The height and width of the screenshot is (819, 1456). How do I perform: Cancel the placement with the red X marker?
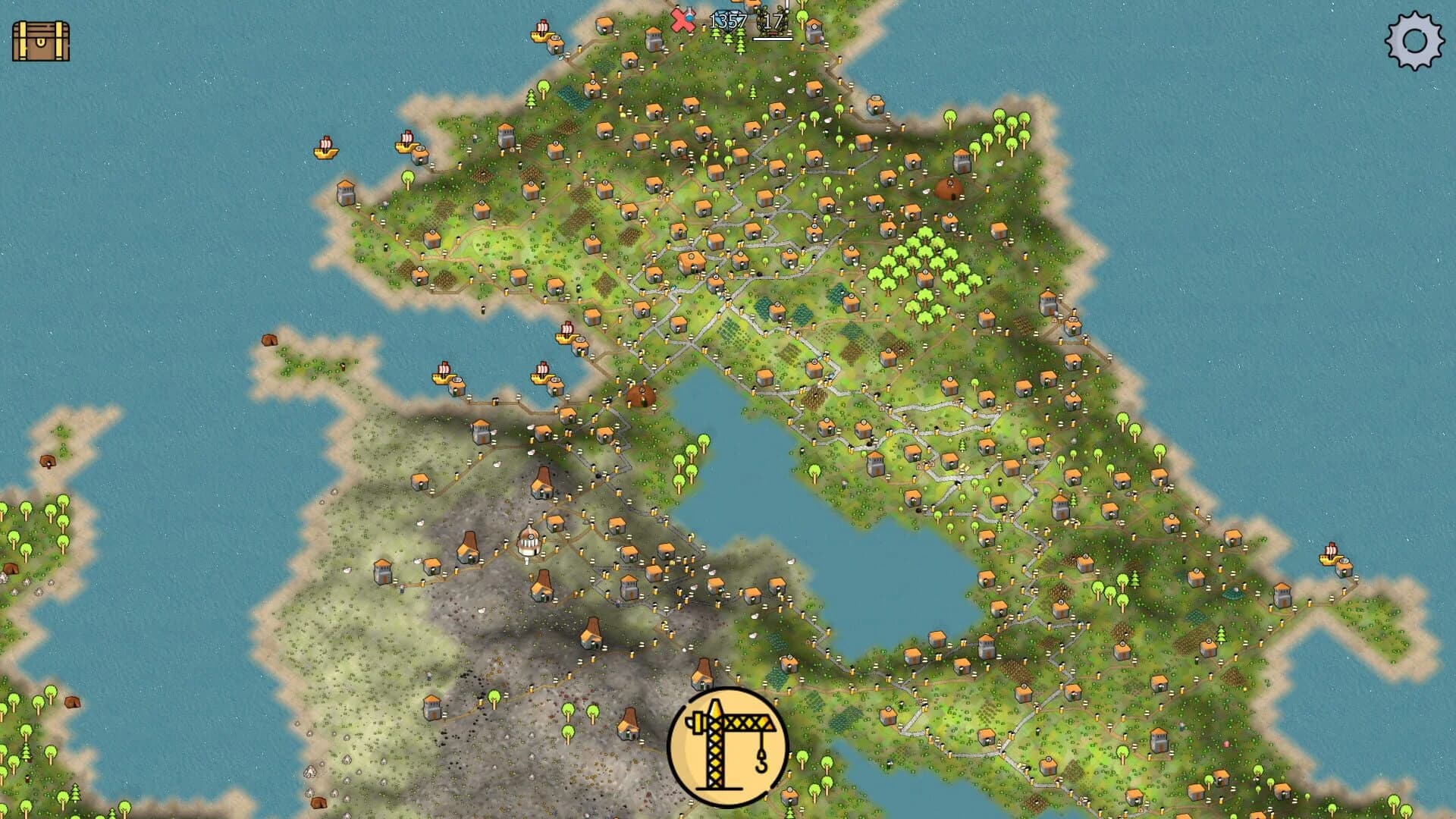(x=683, y=20)
